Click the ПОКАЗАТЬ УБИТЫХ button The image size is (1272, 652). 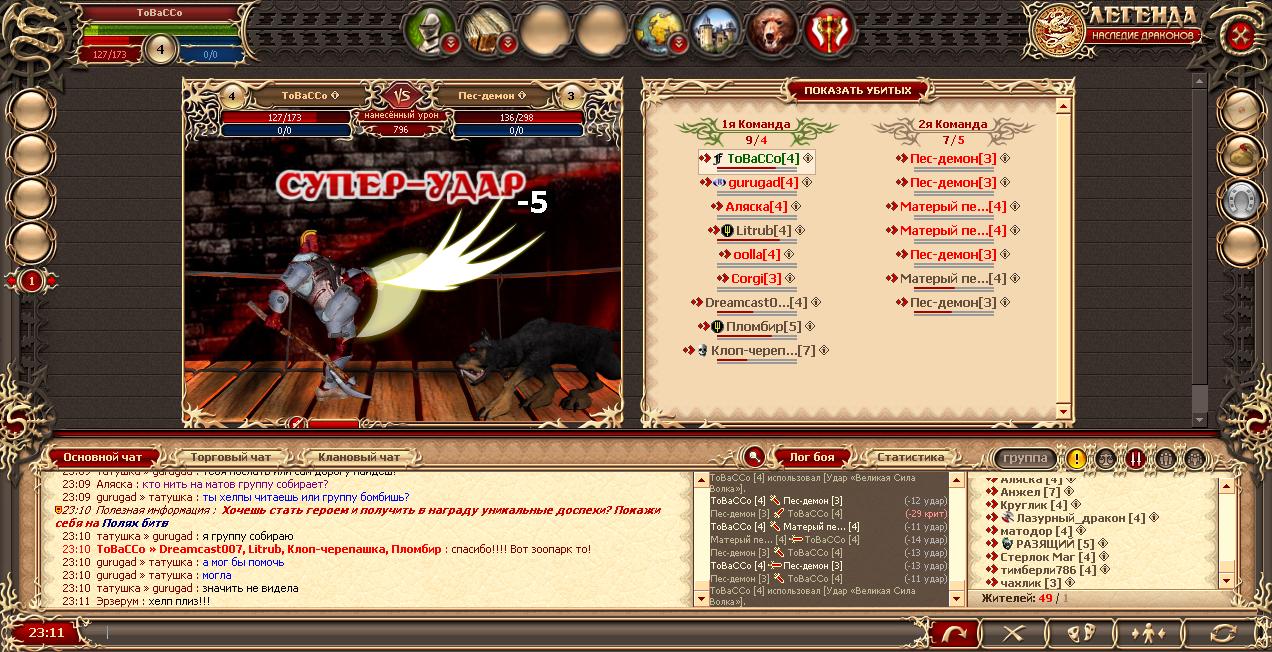[857, 90]
